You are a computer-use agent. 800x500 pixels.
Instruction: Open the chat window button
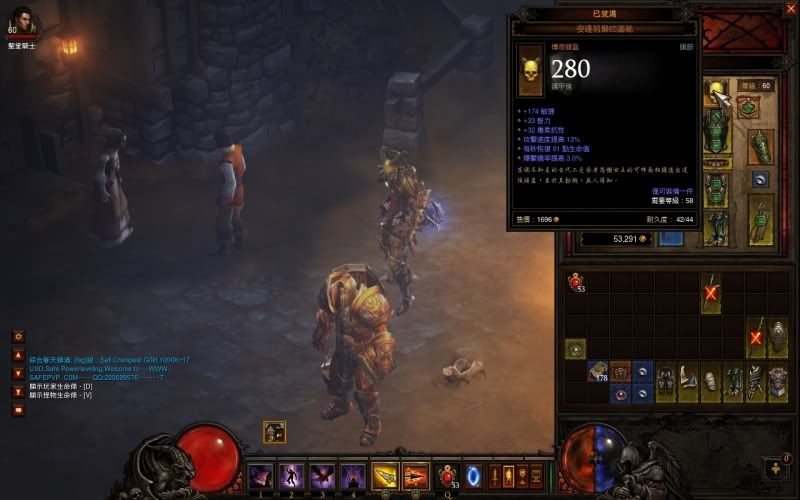[18, 409]
